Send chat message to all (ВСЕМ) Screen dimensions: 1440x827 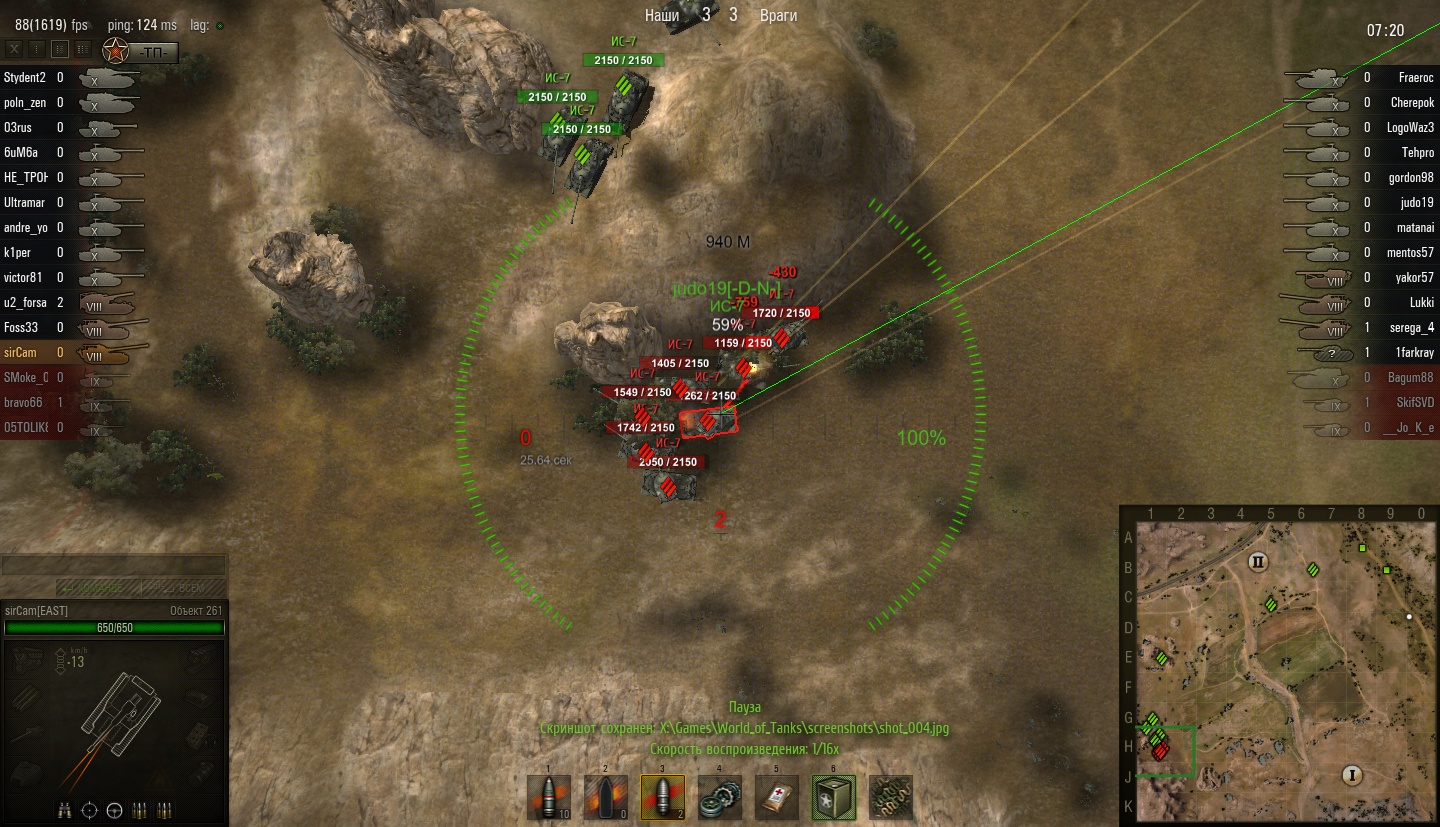click(182, 587)
